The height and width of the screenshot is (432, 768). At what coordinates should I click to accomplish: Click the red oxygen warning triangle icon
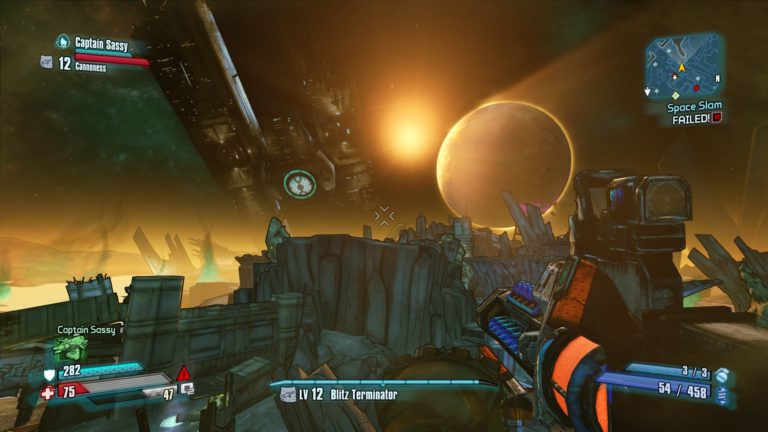(x=183, y=374)
